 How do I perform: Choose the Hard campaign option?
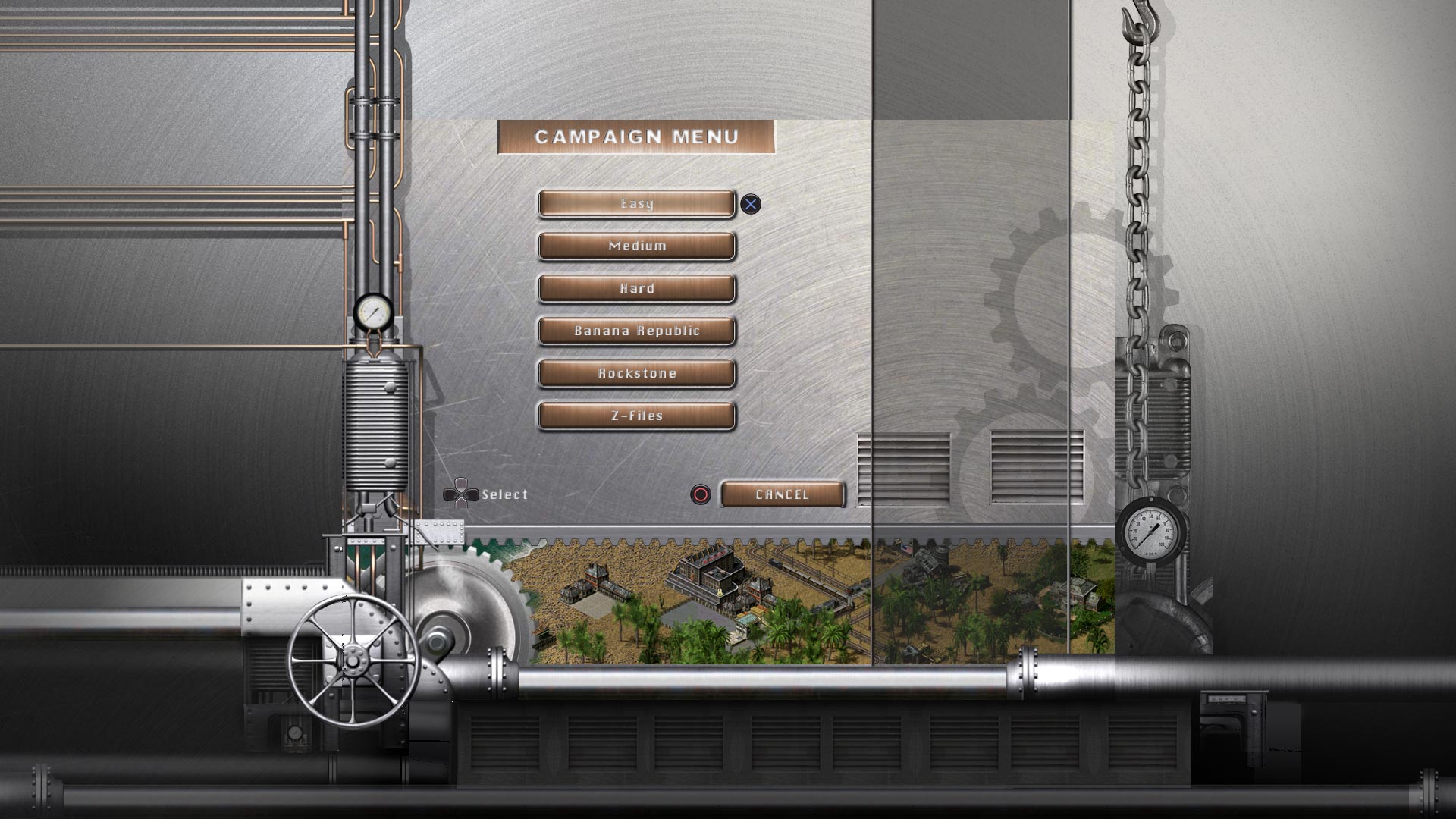pyautogui.click(x=637, y=288)
